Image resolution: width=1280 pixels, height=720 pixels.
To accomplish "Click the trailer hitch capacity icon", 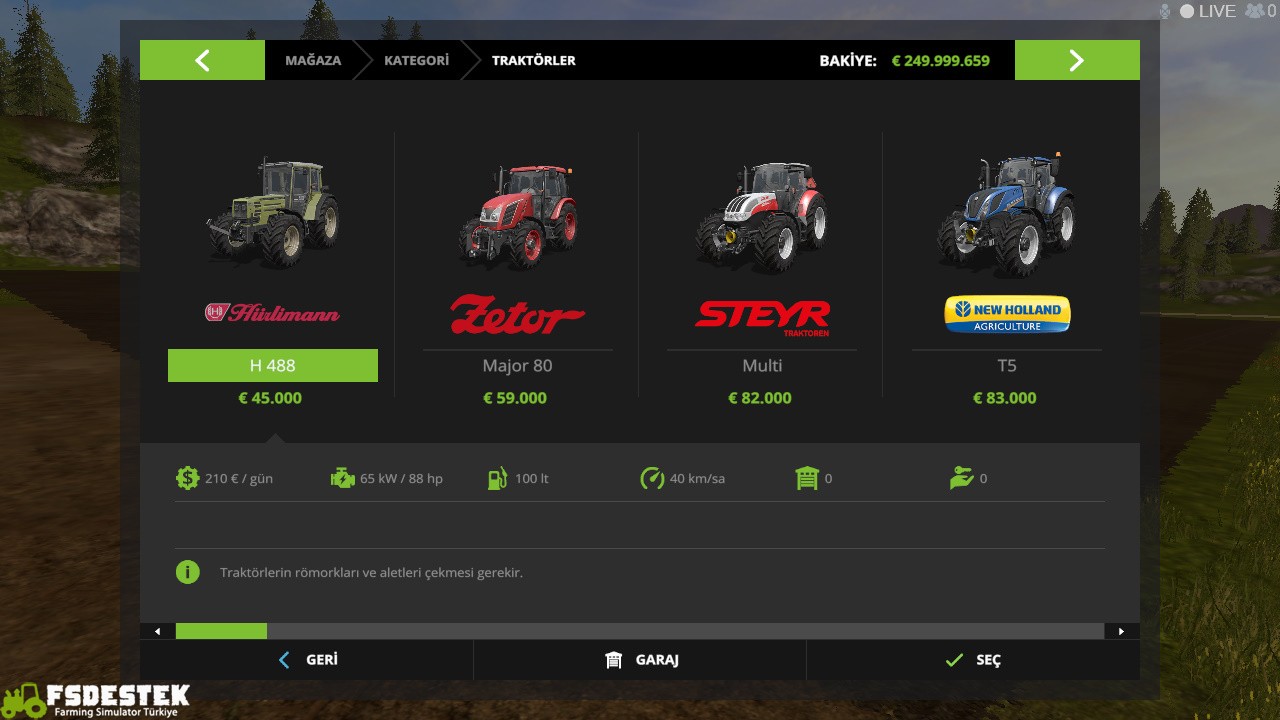I will [x=808, y=478].
